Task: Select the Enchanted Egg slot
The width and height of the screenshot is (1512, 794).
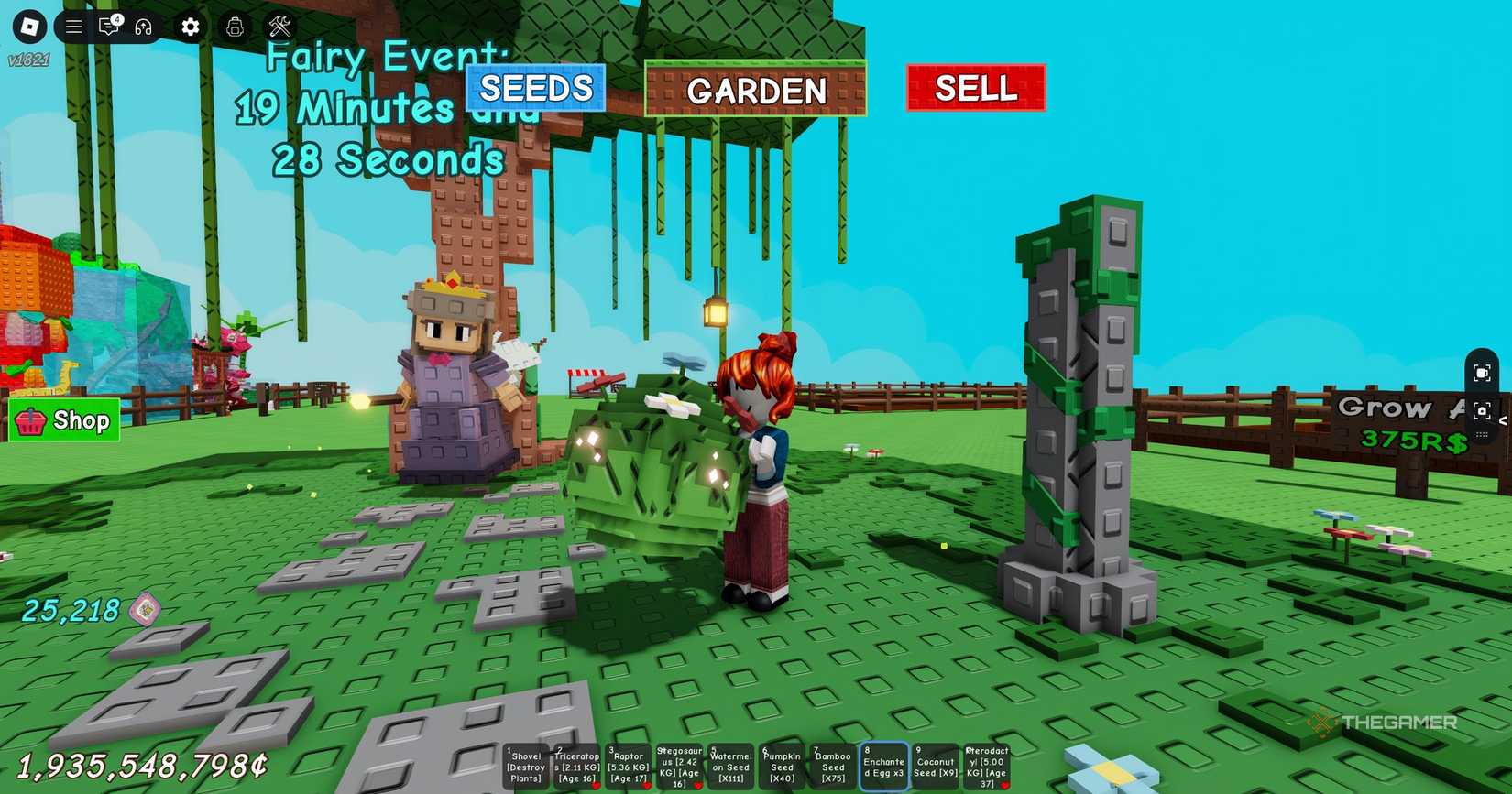Action: (884, 767)
